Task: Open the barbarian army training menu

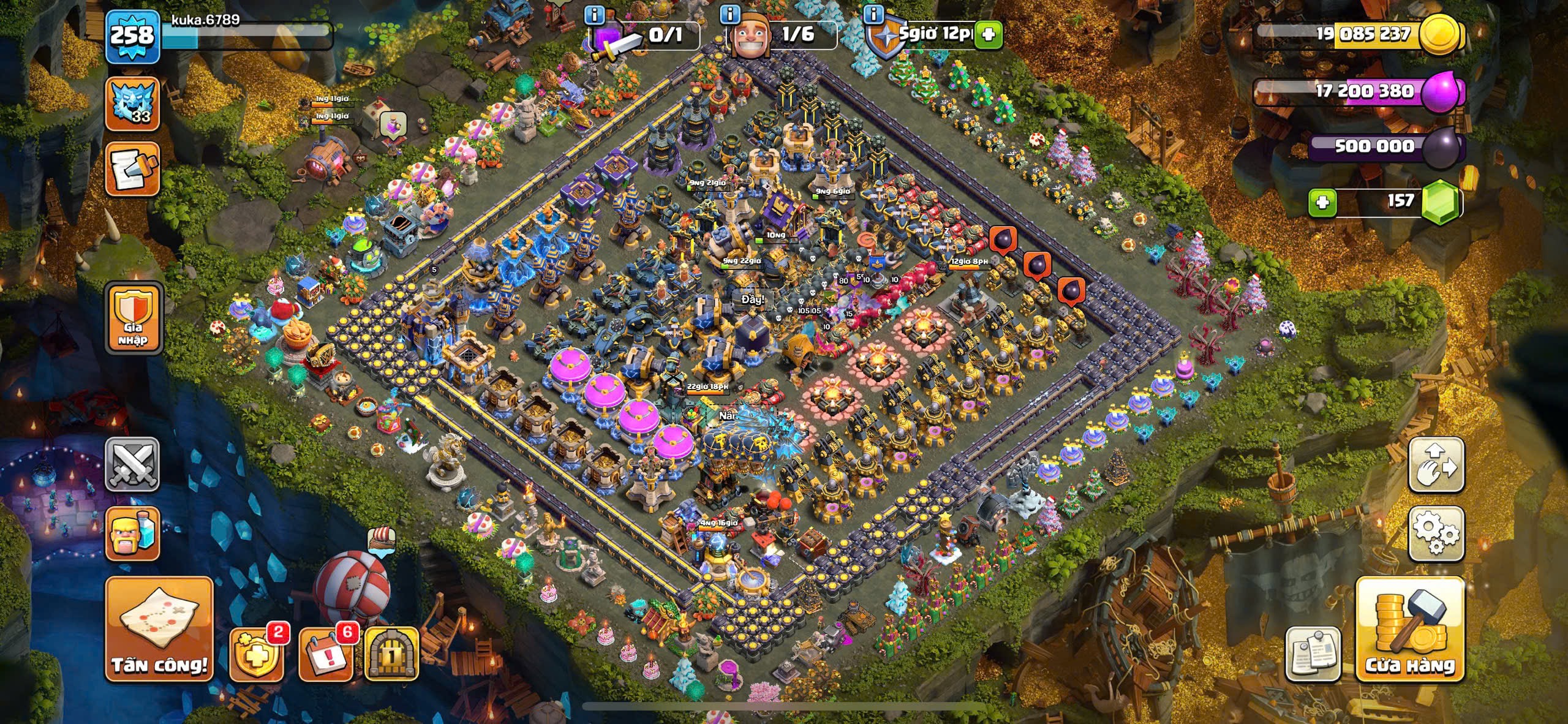Action: pos(132,533)
